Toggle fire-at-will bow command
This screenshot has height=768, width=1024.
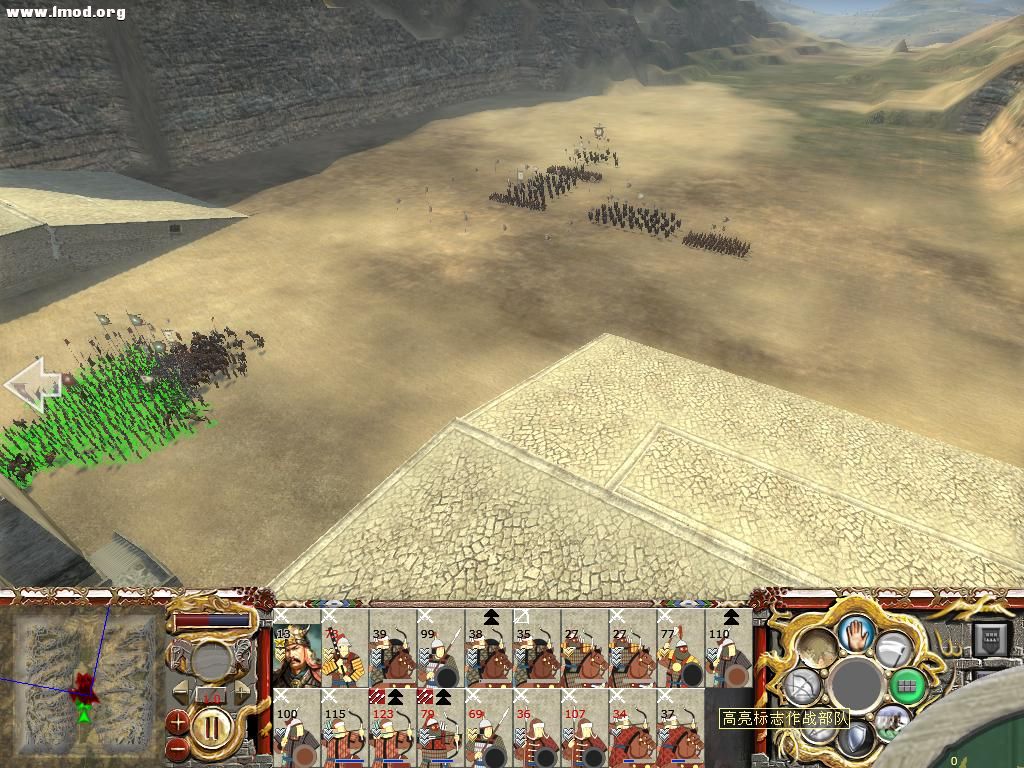coord(802,686)
